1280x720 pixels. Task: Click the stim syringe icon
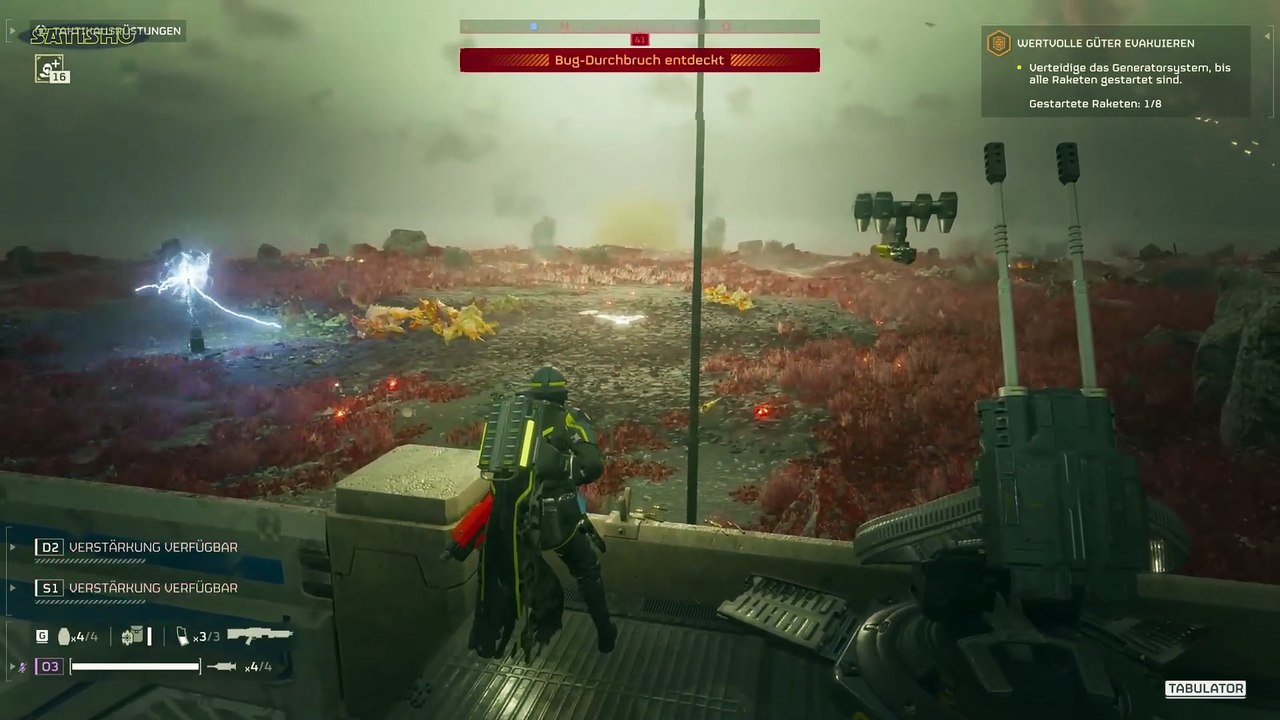pos(221,667)
